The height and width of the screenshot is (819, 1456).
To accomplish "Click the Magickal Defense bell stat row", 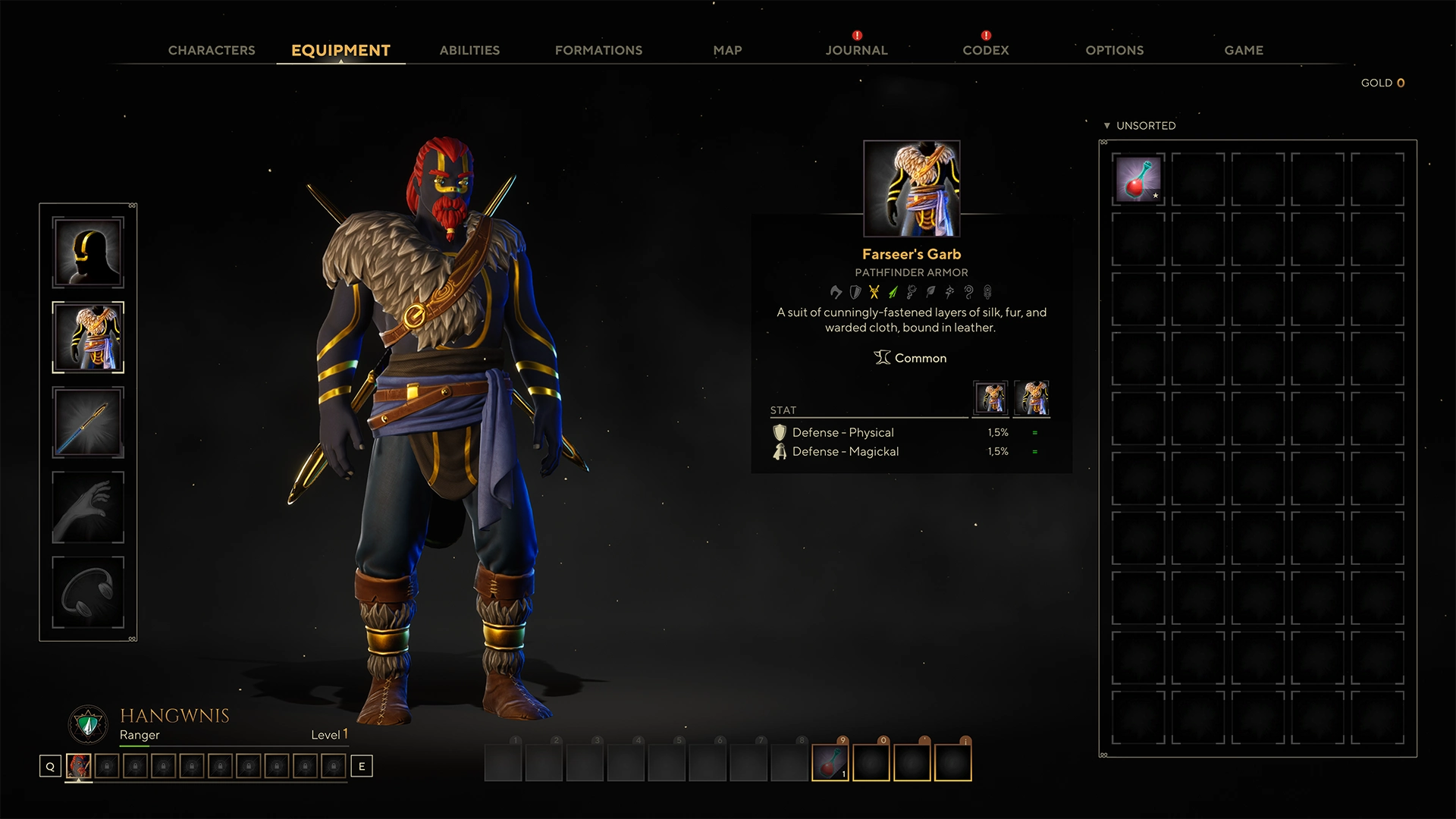I will [844, 451].
